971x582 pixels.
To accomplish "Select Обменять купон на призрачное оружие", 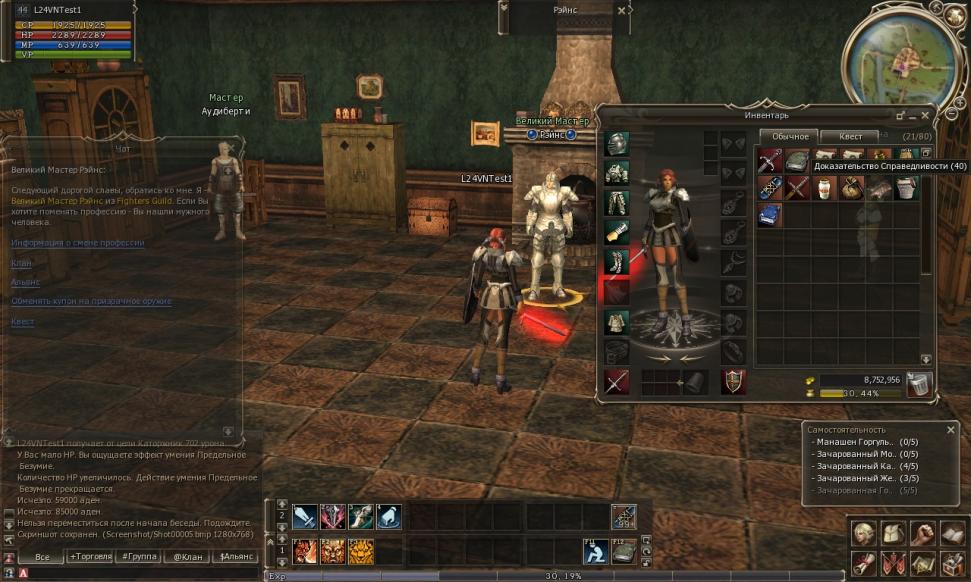I will coord(91,301).
